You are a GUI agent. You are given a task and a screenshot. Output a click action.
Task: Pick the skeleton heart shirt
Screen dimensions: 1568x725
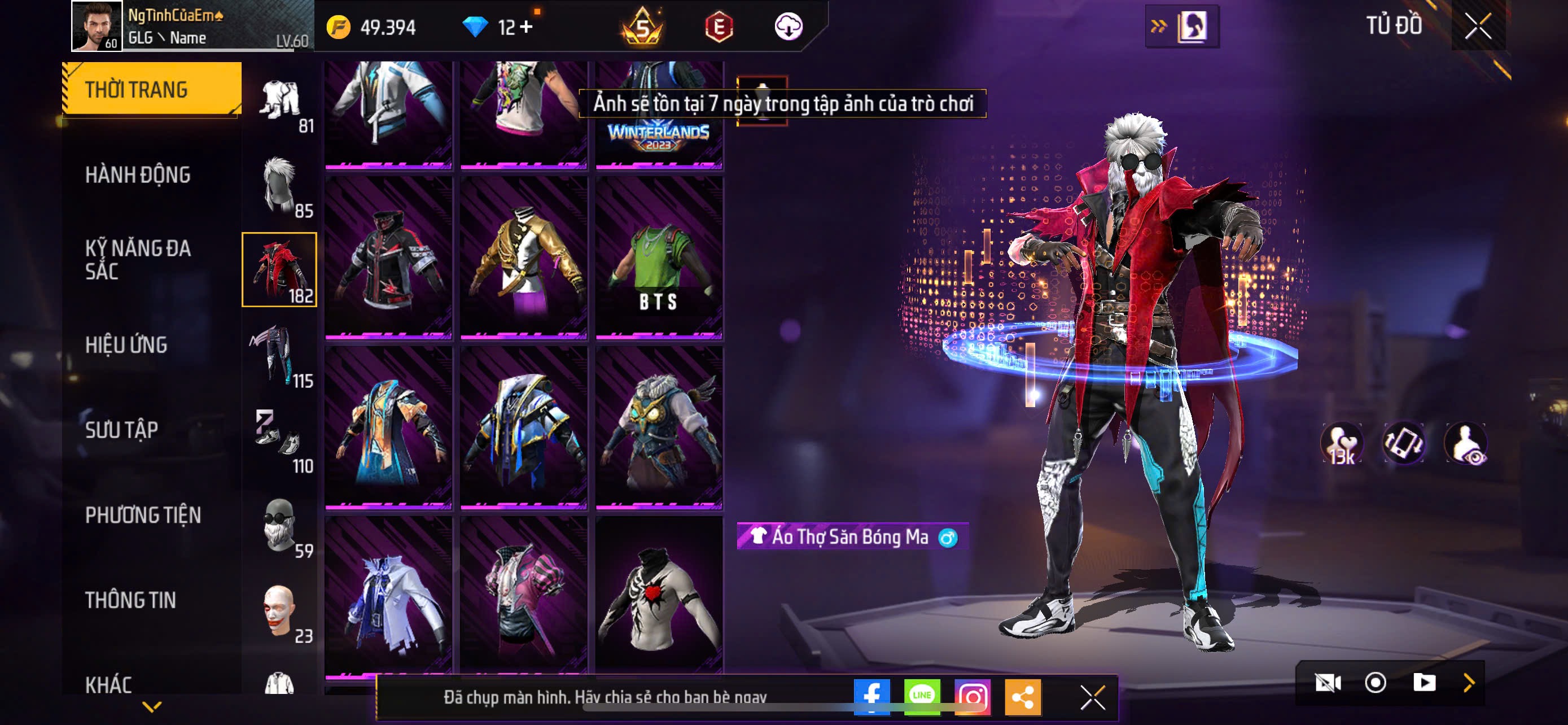tap(659, 597)
